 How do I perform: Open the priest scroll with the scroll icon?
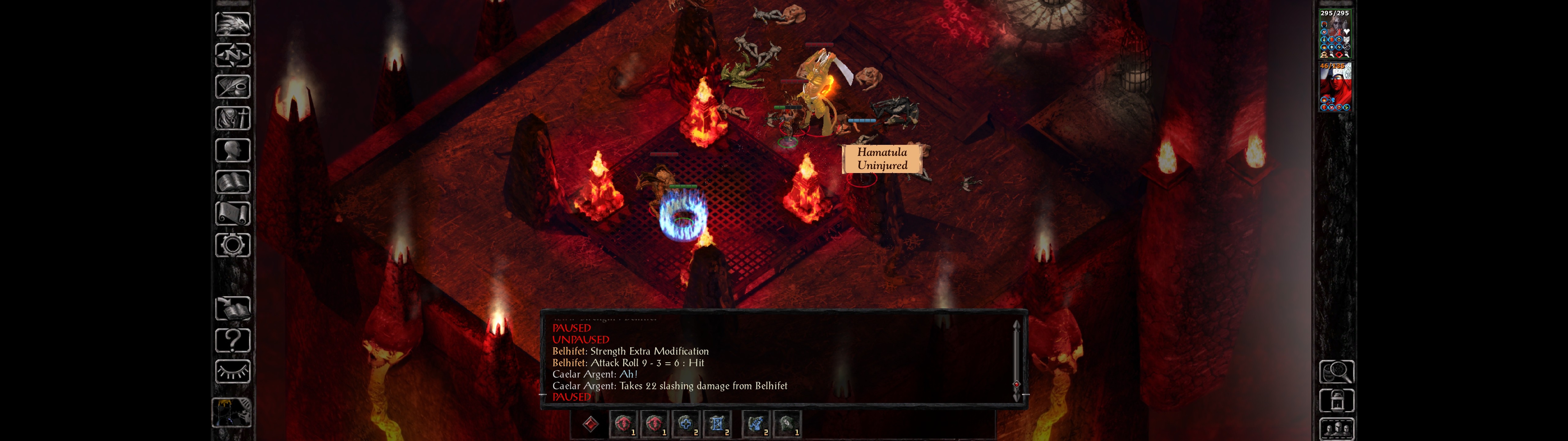coord(232,214)
